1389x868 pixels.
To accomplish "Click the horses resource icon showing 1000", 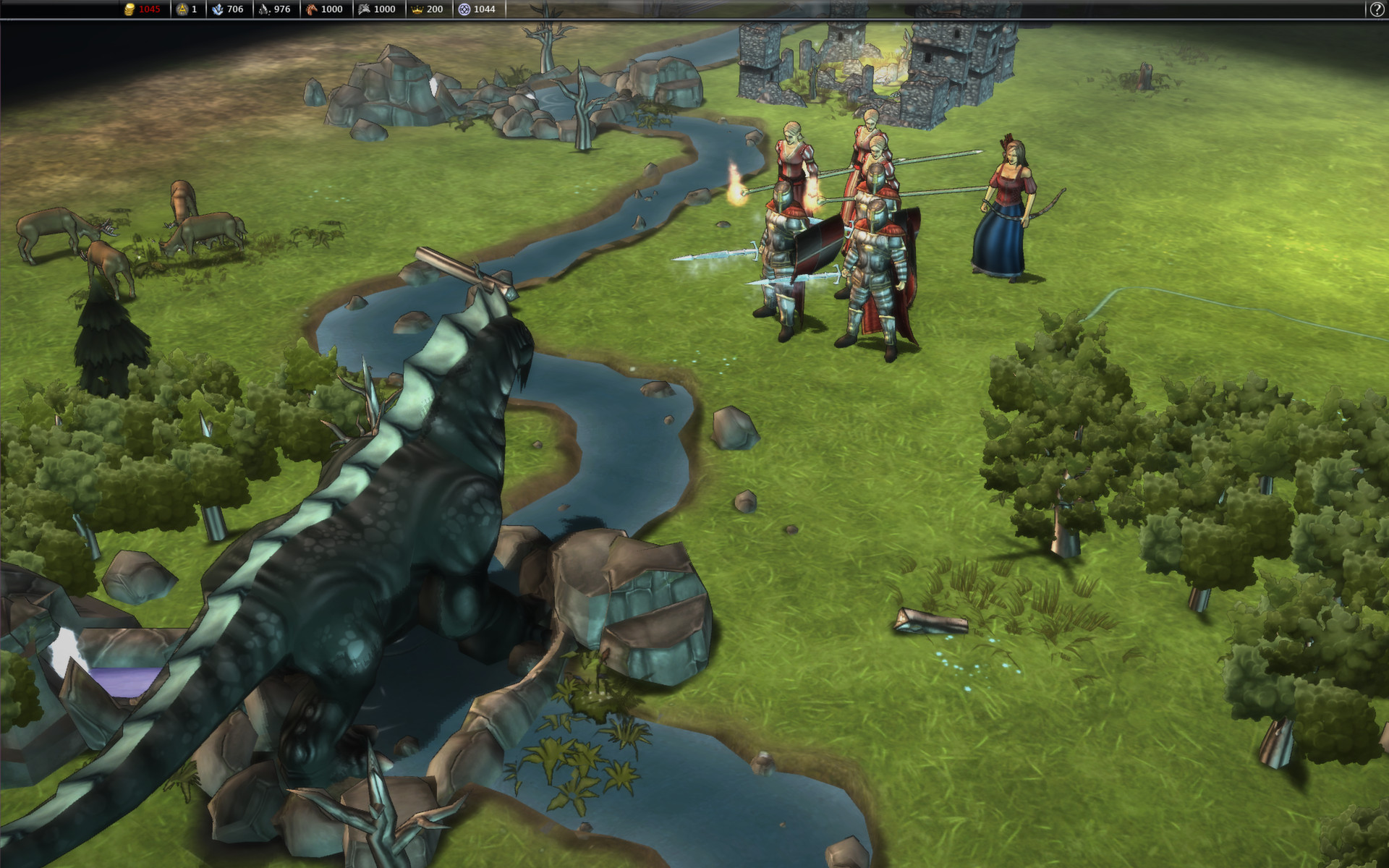I will coord(311,9).
